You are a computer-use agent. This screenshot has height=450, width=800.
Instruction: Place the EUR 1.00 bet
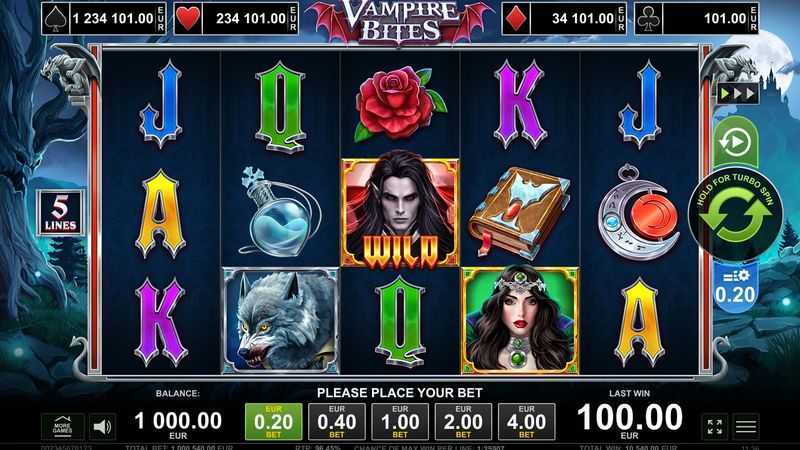pos(399,421)
